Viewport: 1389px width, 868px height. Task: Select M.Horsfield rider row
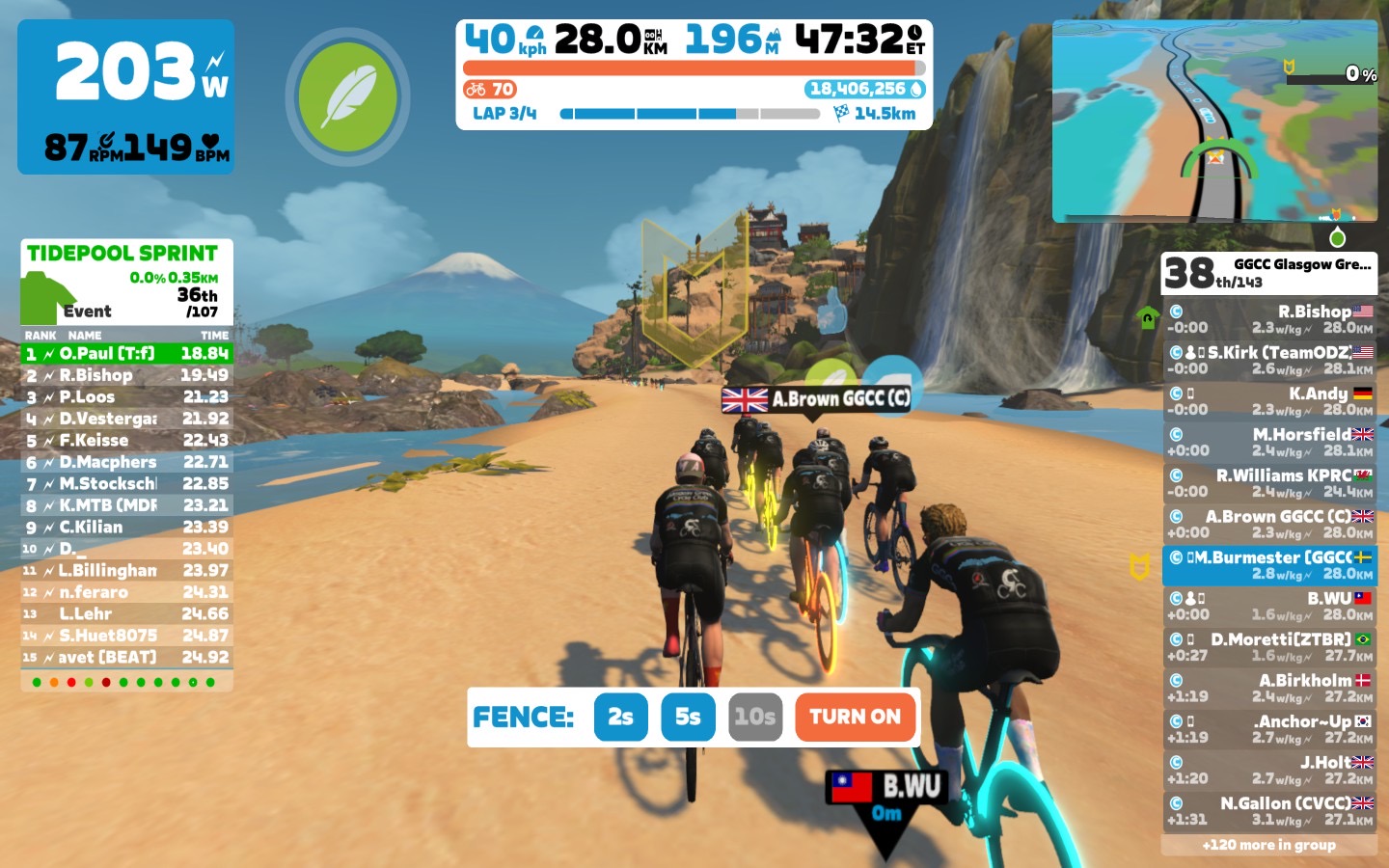click(x=1268, y=442)
